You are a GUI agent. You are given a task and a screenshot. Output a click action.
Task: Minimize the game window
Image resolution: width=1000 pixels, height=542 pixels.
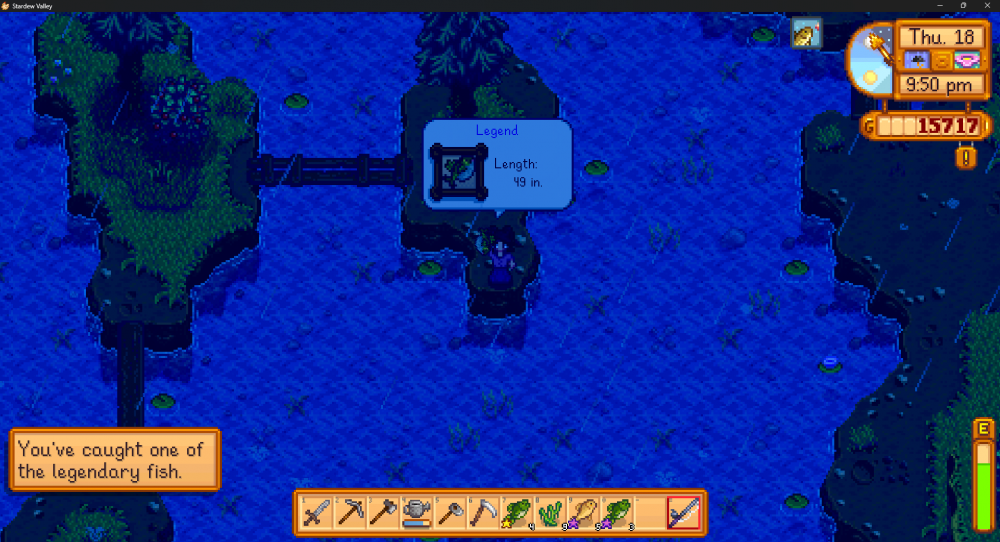pos(939,5)
